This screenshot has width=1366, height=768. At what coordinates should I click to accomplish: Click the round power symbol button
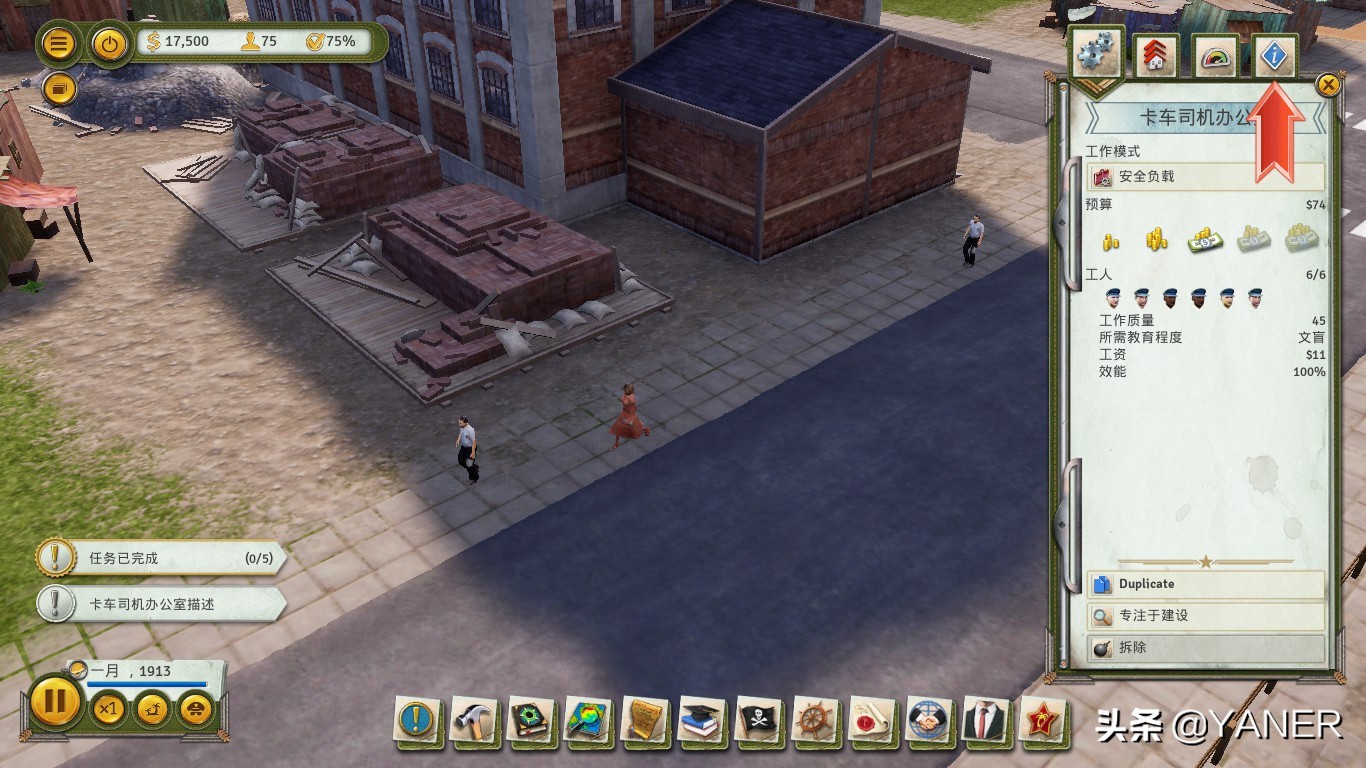108,44
